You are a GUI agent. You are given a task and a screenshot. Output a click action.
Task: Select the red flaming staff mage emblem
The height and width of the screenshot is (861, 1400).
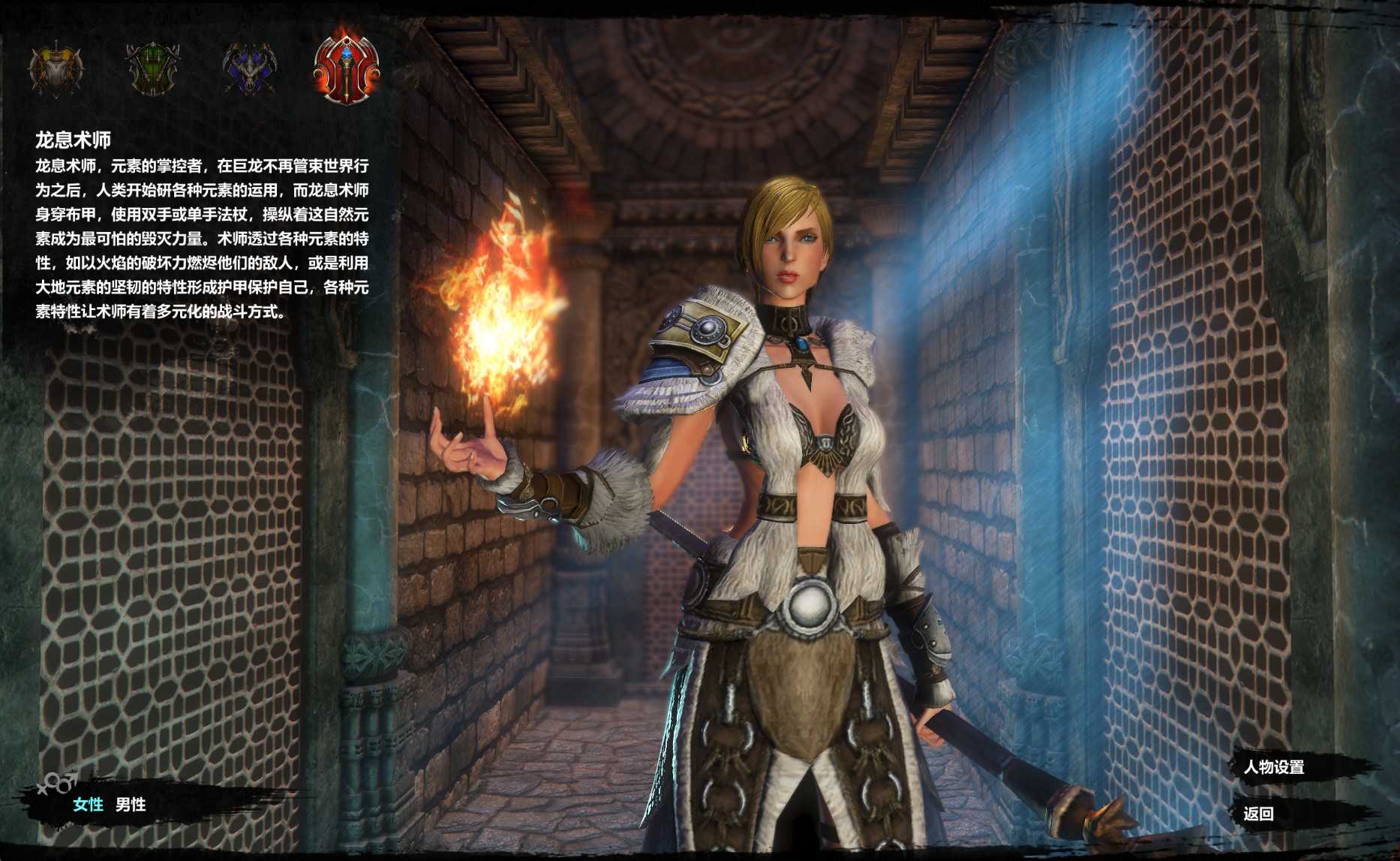(347, 68)
